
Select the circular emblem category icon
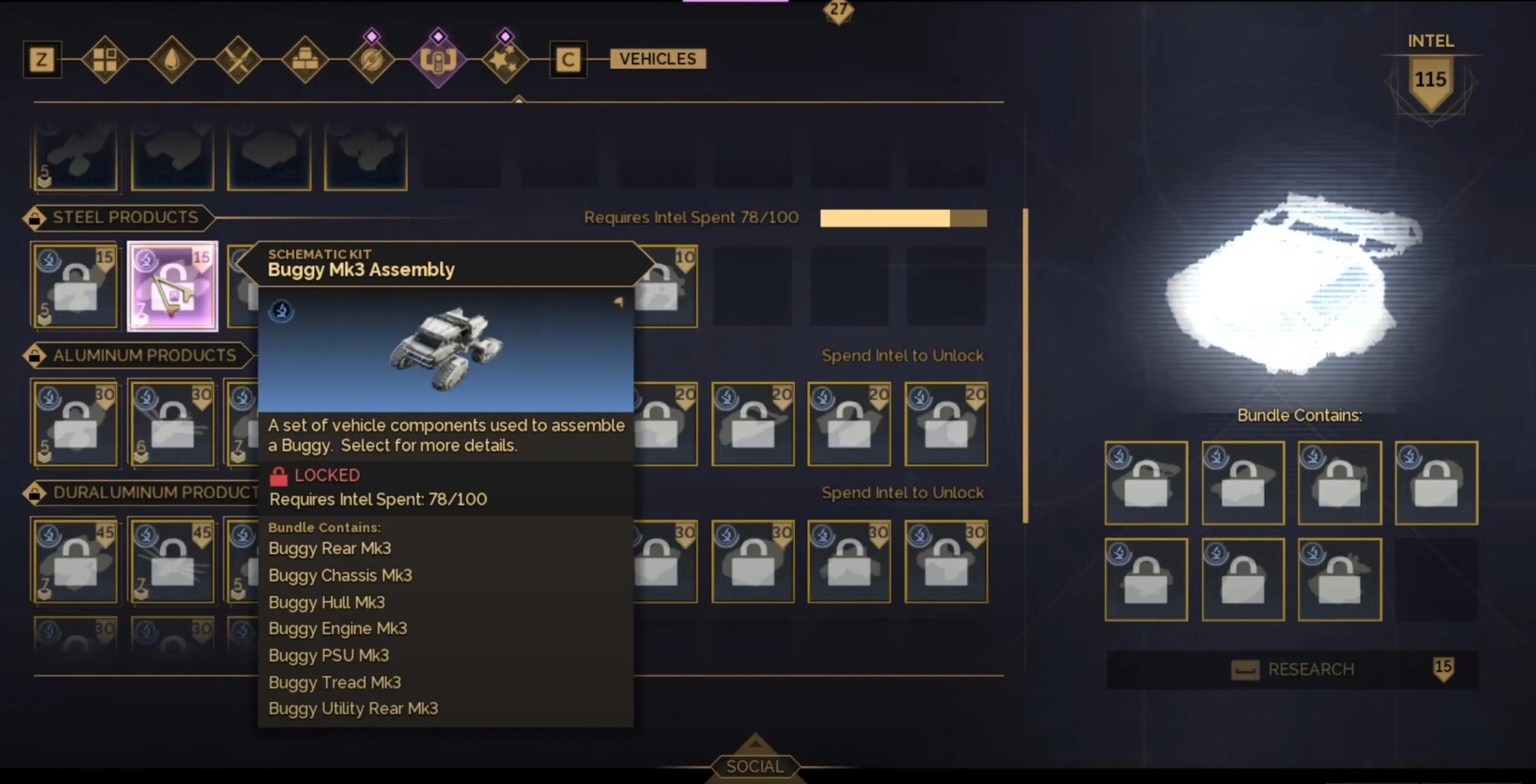[x=372, y=60]
